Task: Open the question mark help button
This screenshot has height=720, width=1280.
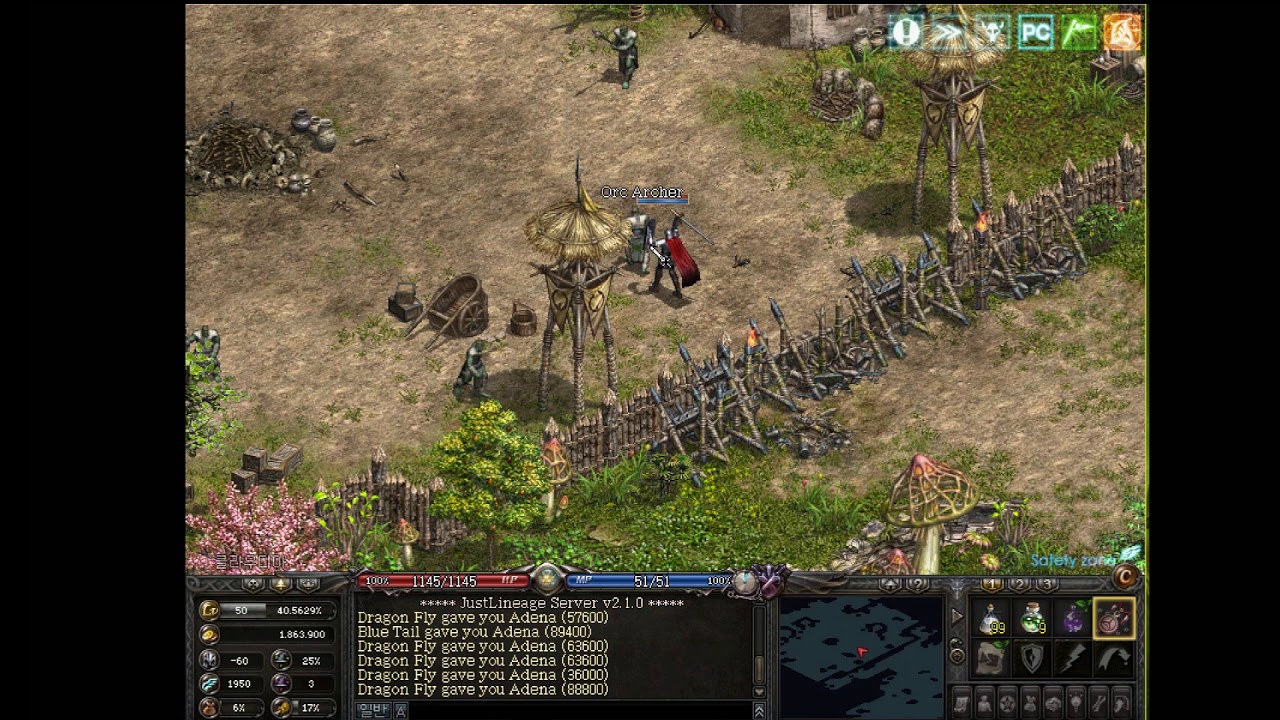Action: (915, 584)
